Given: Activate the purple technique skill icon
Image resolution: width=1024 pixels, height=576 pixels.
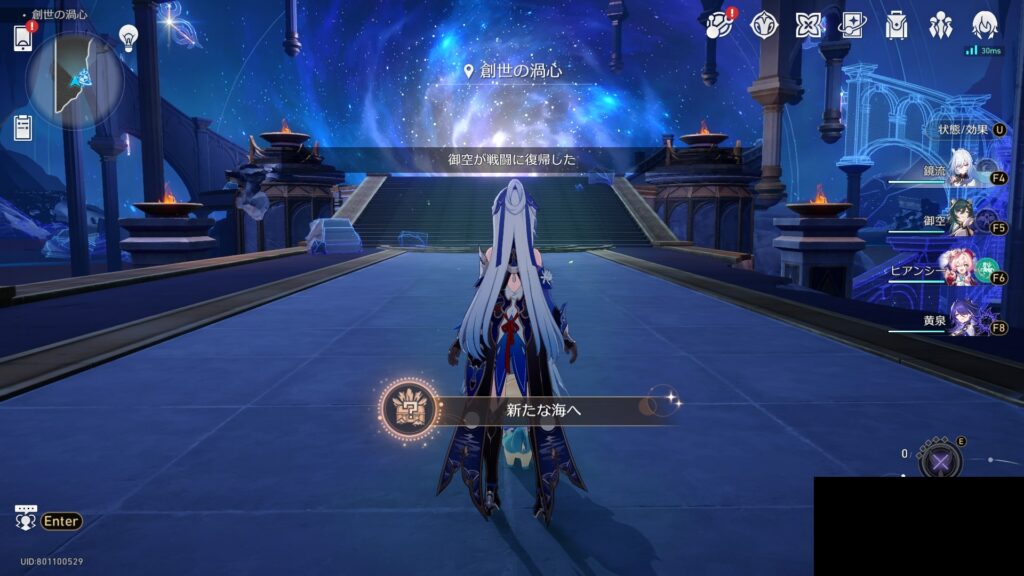Looking at the screenshot, I should tap(940, 461).
